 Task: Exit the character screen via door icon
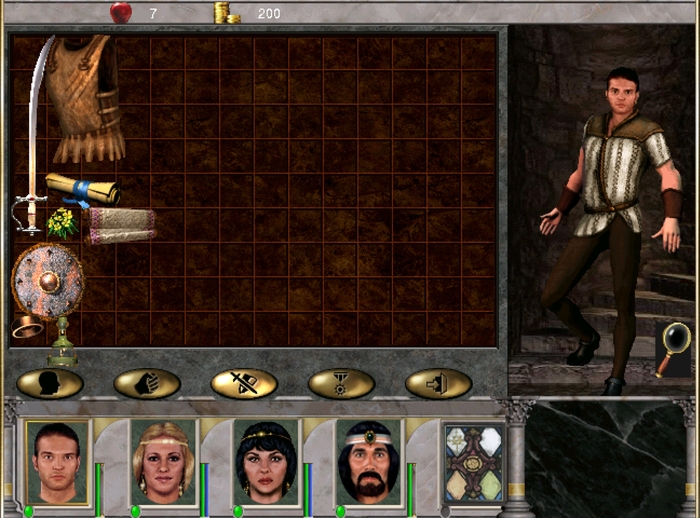(438, 383)
